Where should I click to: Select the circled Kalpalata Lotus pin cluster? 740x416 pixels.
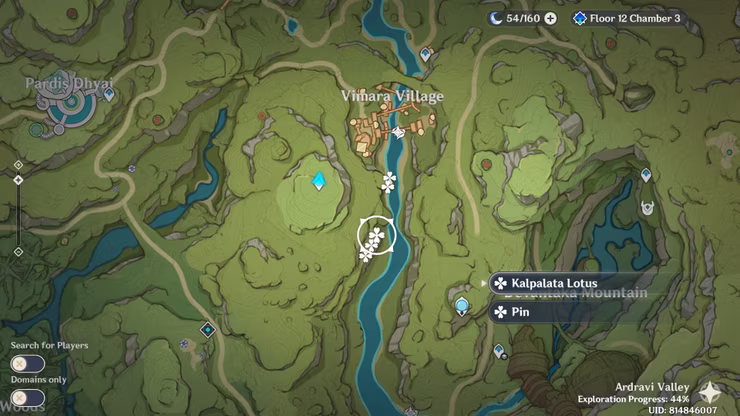(376, 236)
